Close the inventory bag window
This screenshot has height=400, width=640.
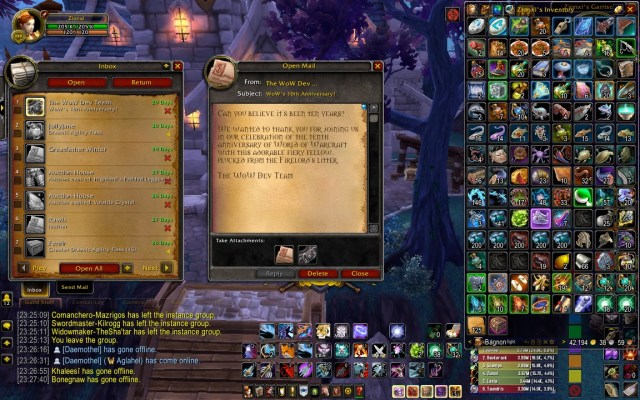(631, 11)
